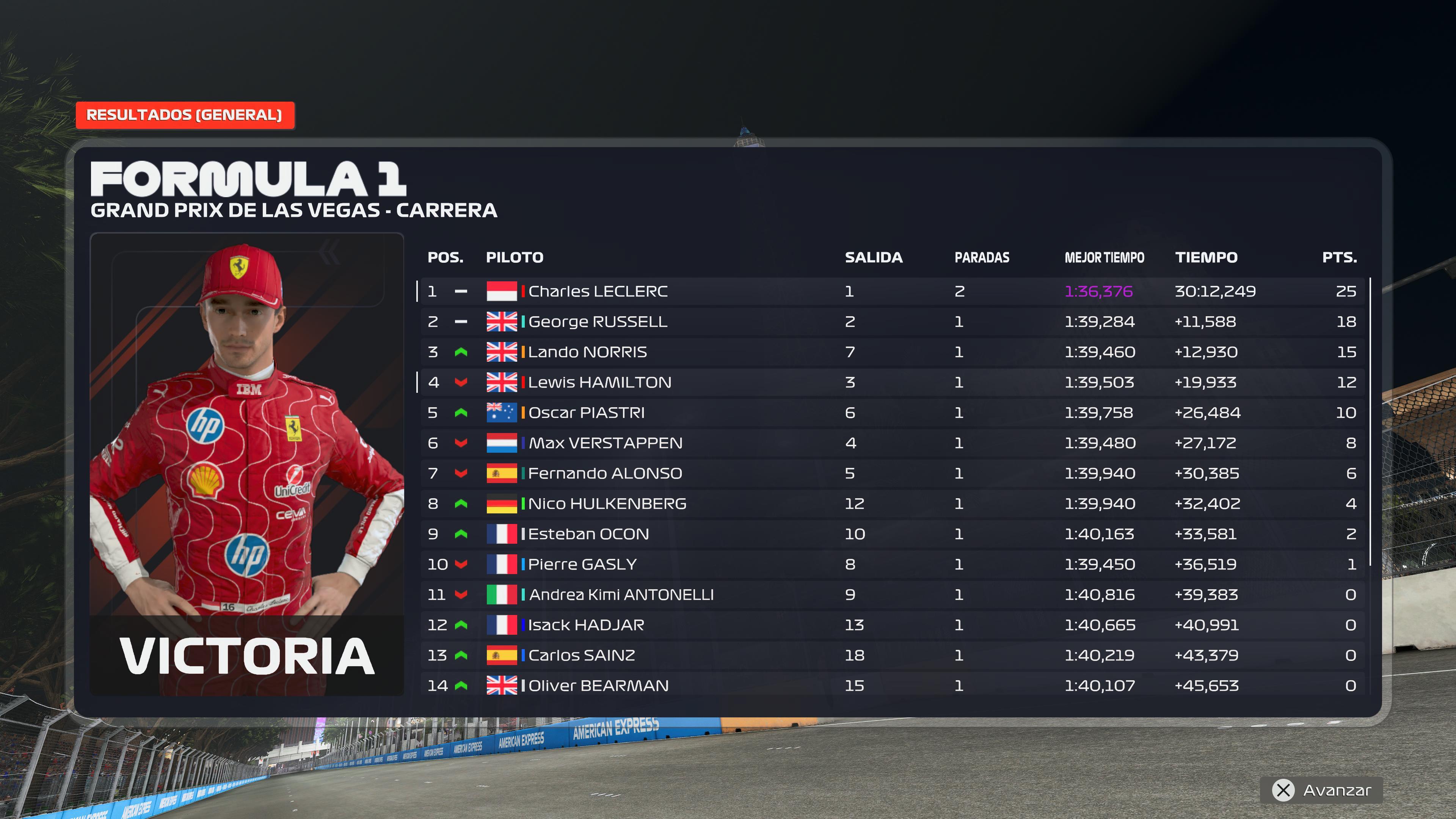The height and width of the screenshot is (819, 1456).
Task: Click Max VERSTAPPEN's result row
Action: pyautogui.click(x=606, y=443)
